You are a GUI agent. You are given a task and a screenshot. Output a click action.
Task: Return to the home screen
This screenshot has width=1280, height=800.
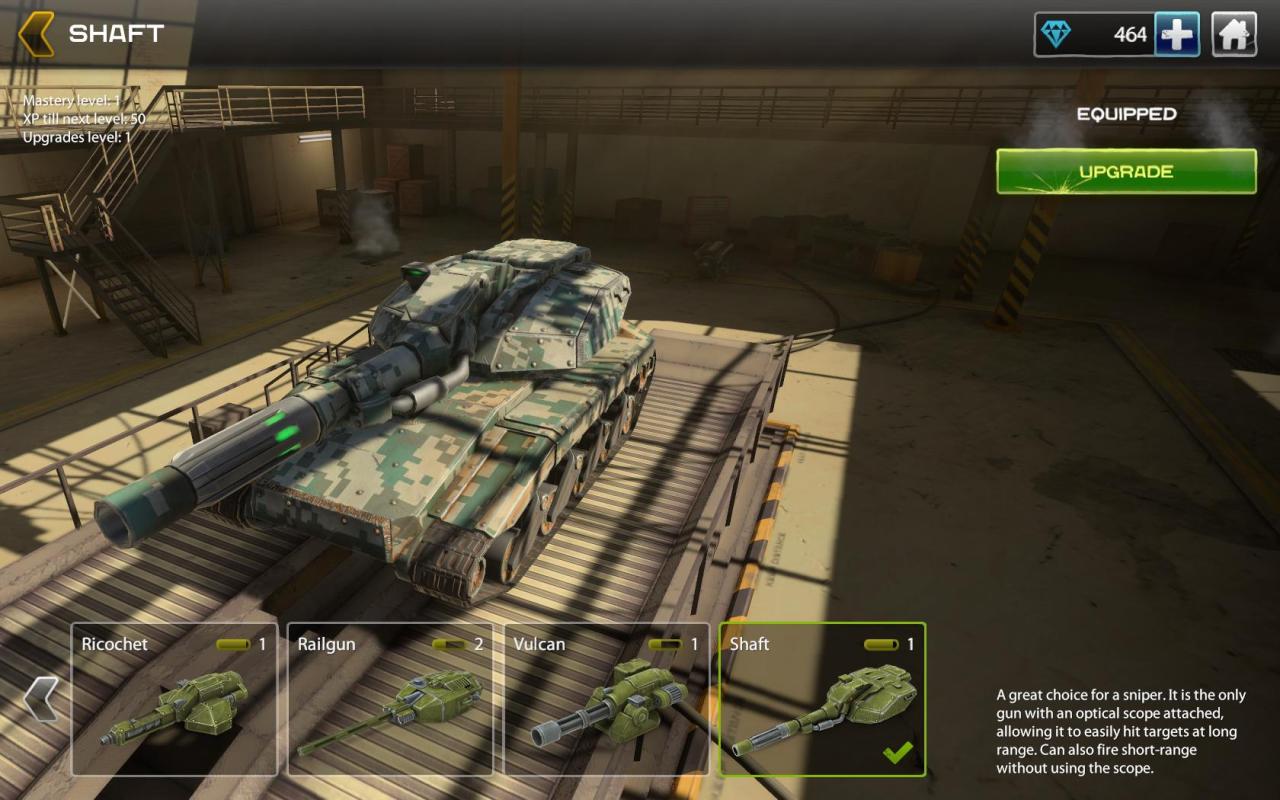tap(1234, 35)
